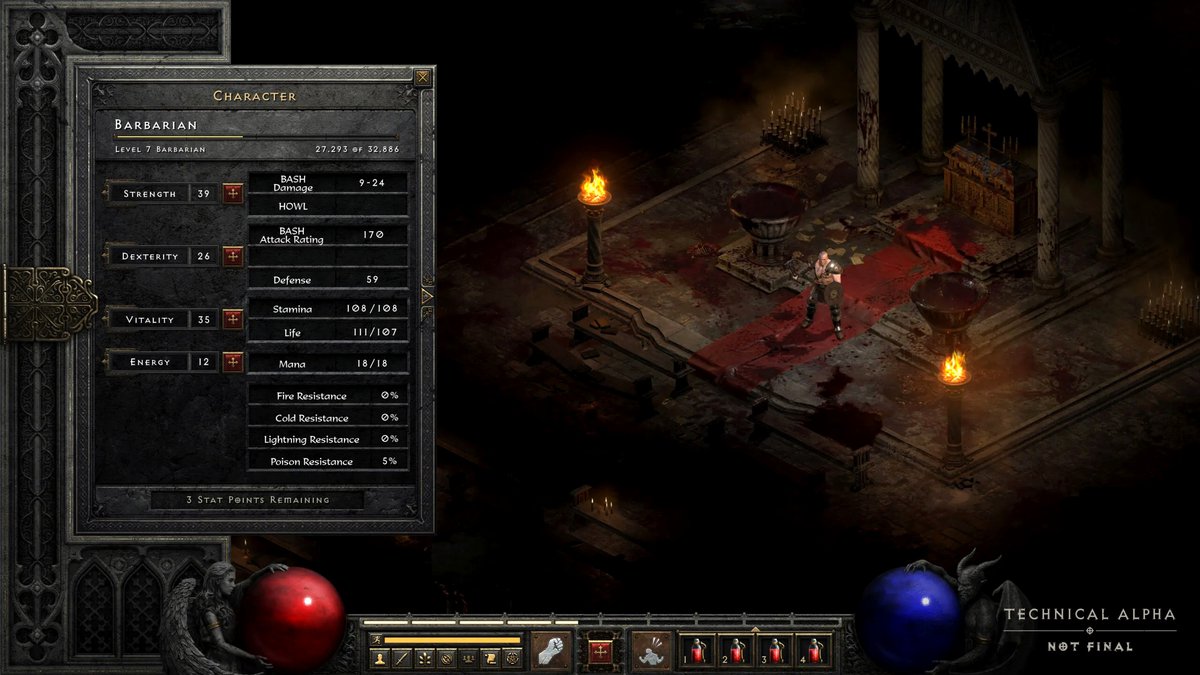Image resolution: width=1200 pixels, height=675 pixels.
Task: Add a stat point to Vitality
Action: coord(233,319)
